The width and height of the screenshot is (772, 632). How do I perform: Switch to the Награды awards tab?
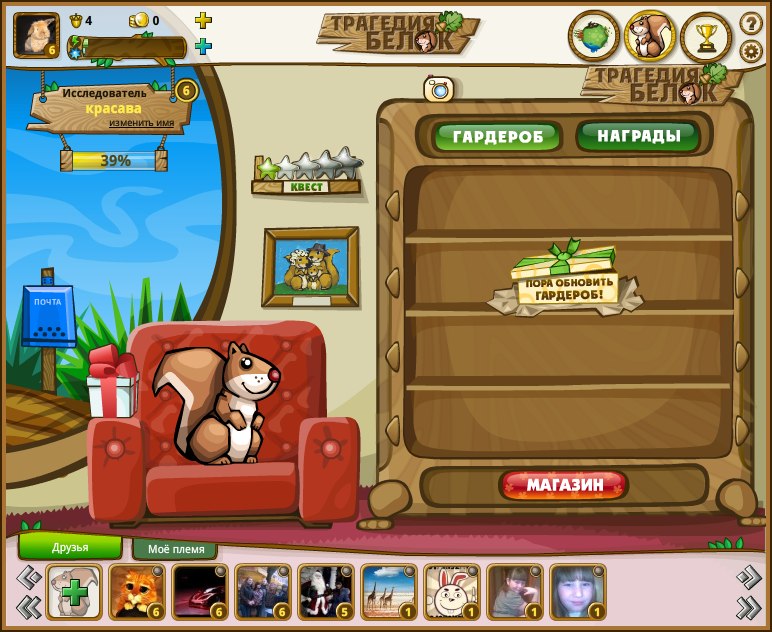[x=638, y=136]
